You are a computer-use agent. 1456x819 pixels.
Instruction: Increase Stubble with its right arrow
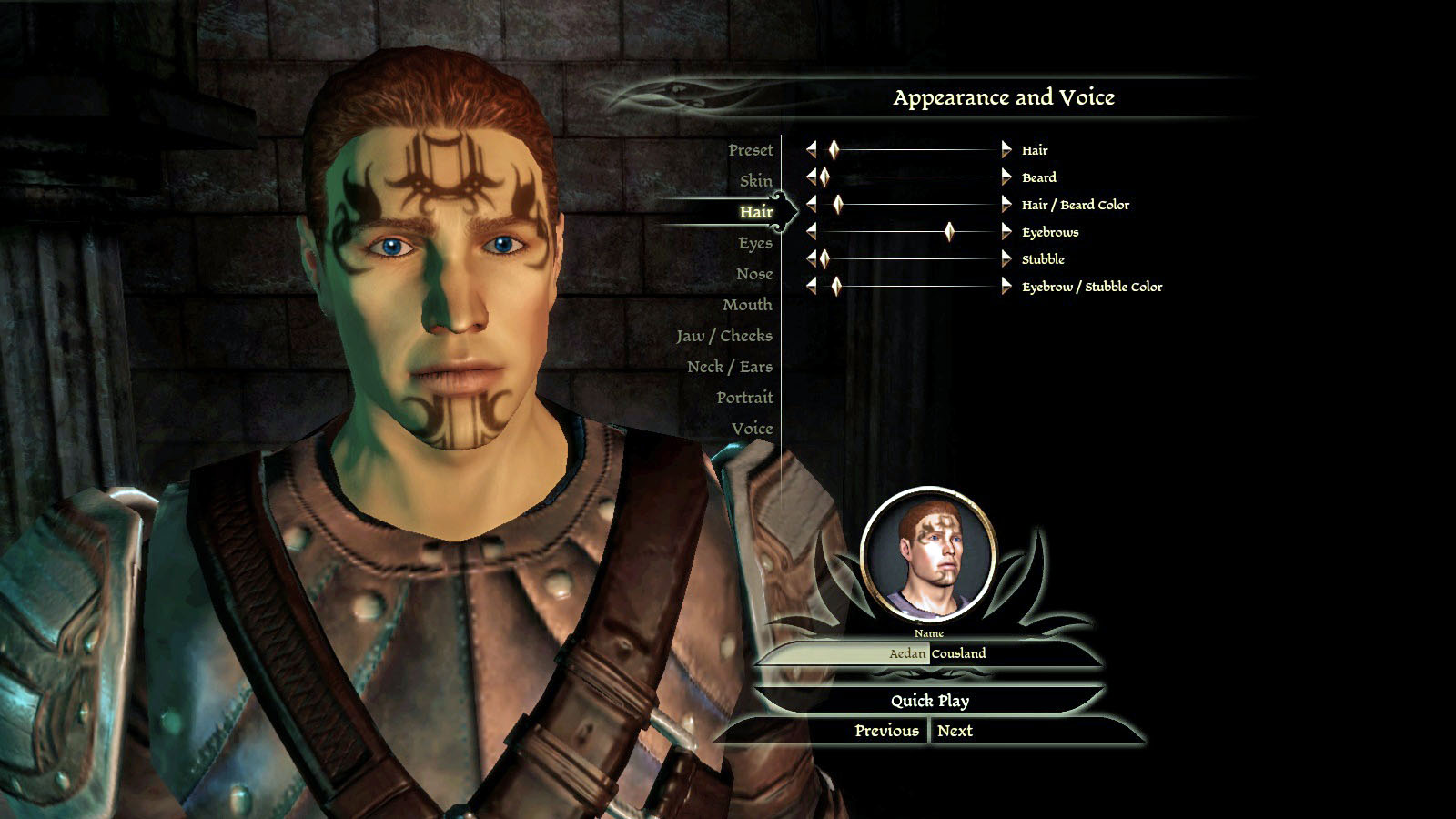coord(1006,259)
